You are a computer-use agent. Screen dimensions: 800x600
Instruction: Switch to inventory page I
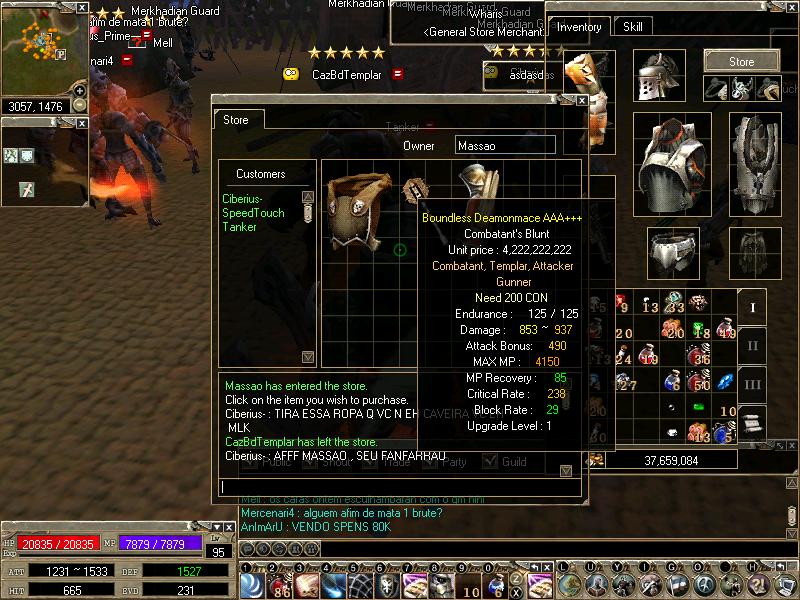[x=753, y=305]
